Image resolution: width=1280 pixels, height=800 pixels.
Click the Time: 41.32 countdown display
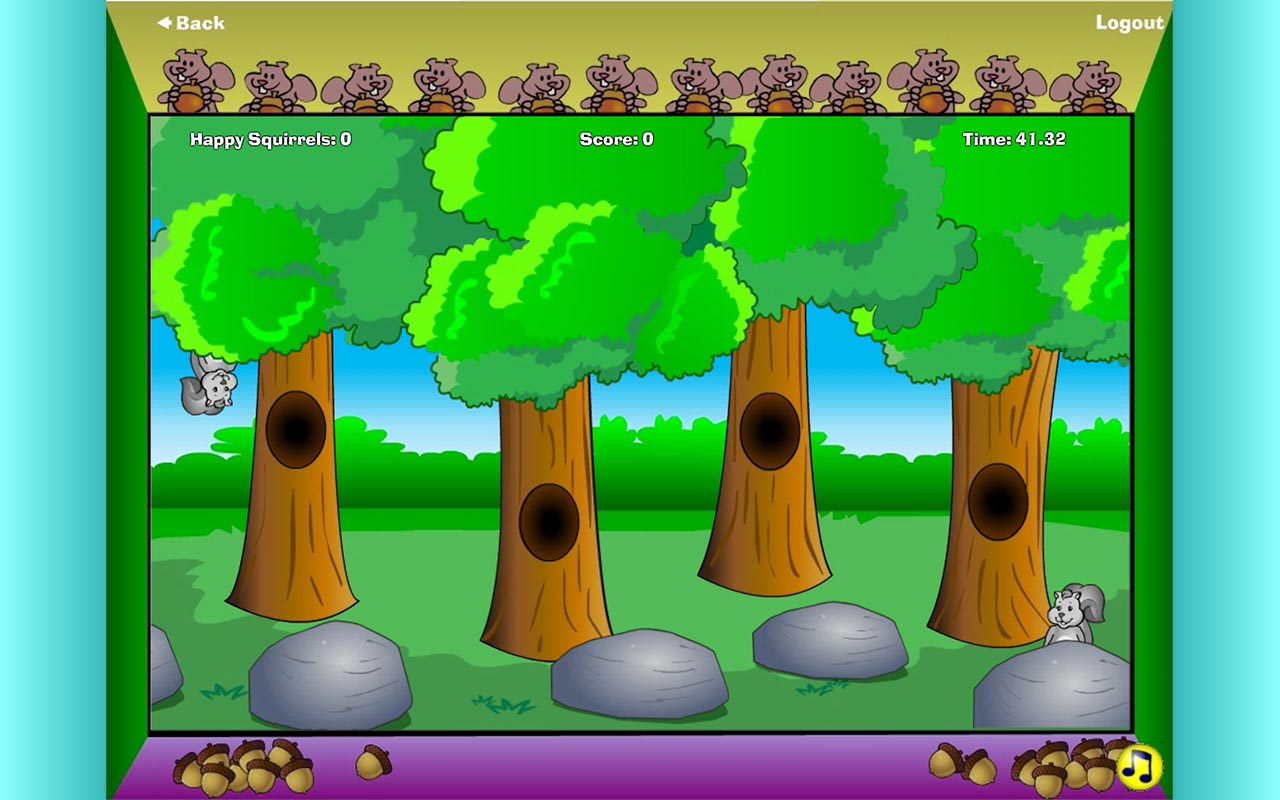point(1012,140)
